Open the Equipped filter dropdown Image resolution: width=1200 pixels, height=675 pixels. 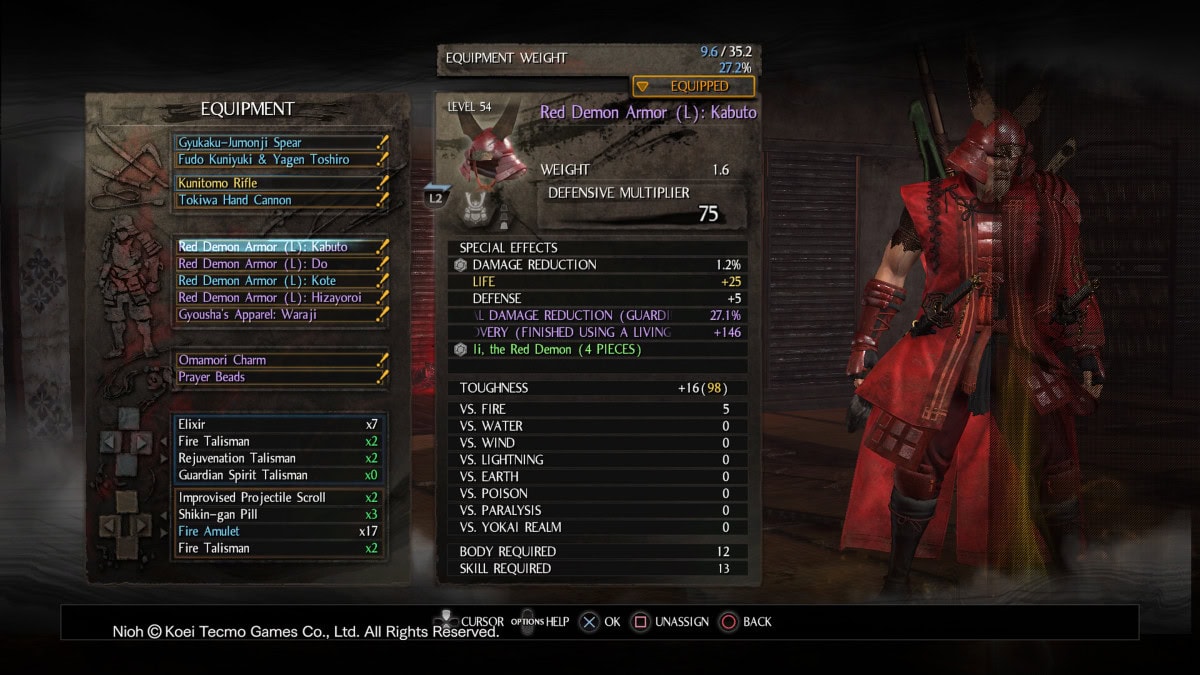(x=693, y=86)
